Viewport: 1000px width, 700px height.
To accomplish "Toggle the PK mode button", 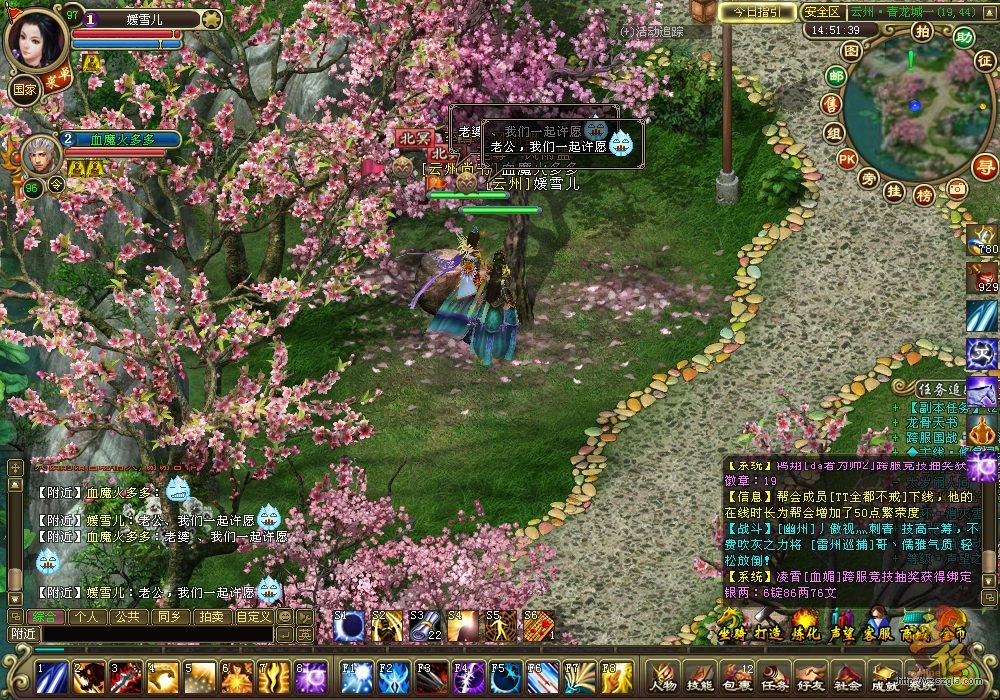I will [x=847, y=158].
